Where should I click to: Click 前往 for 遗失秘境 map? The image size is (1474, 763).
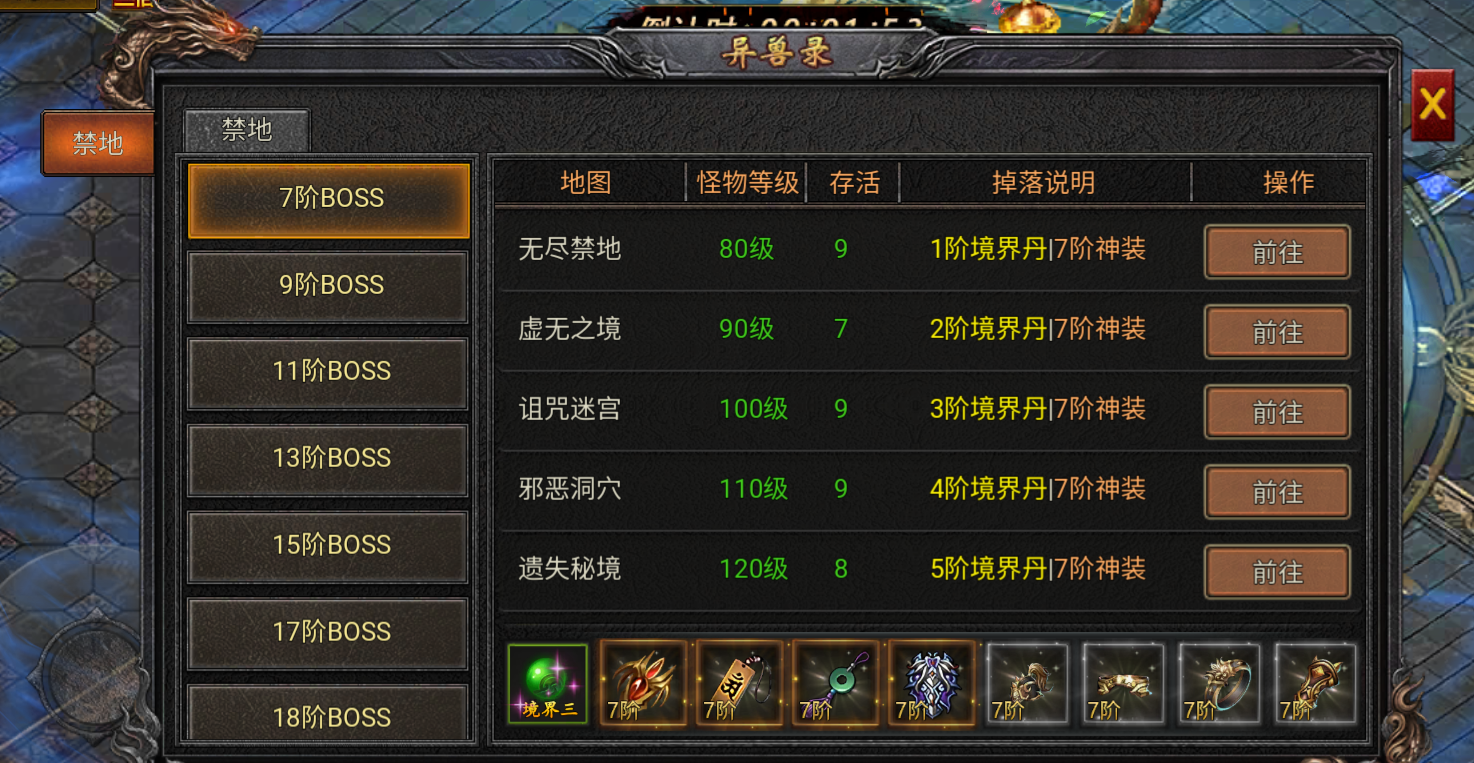(1277, 572)
